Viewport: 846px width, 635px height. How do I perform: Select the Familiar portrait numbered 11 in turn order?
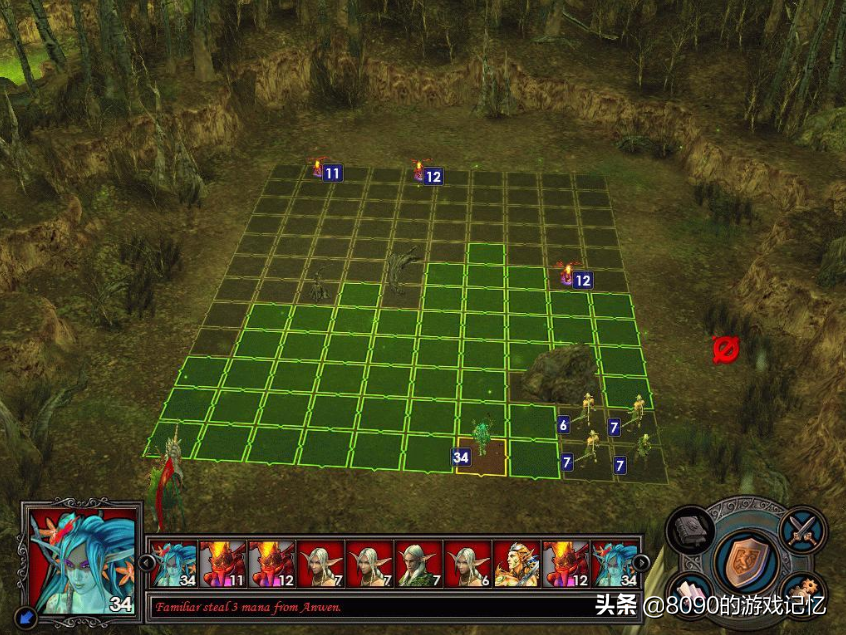coord(221,564)
